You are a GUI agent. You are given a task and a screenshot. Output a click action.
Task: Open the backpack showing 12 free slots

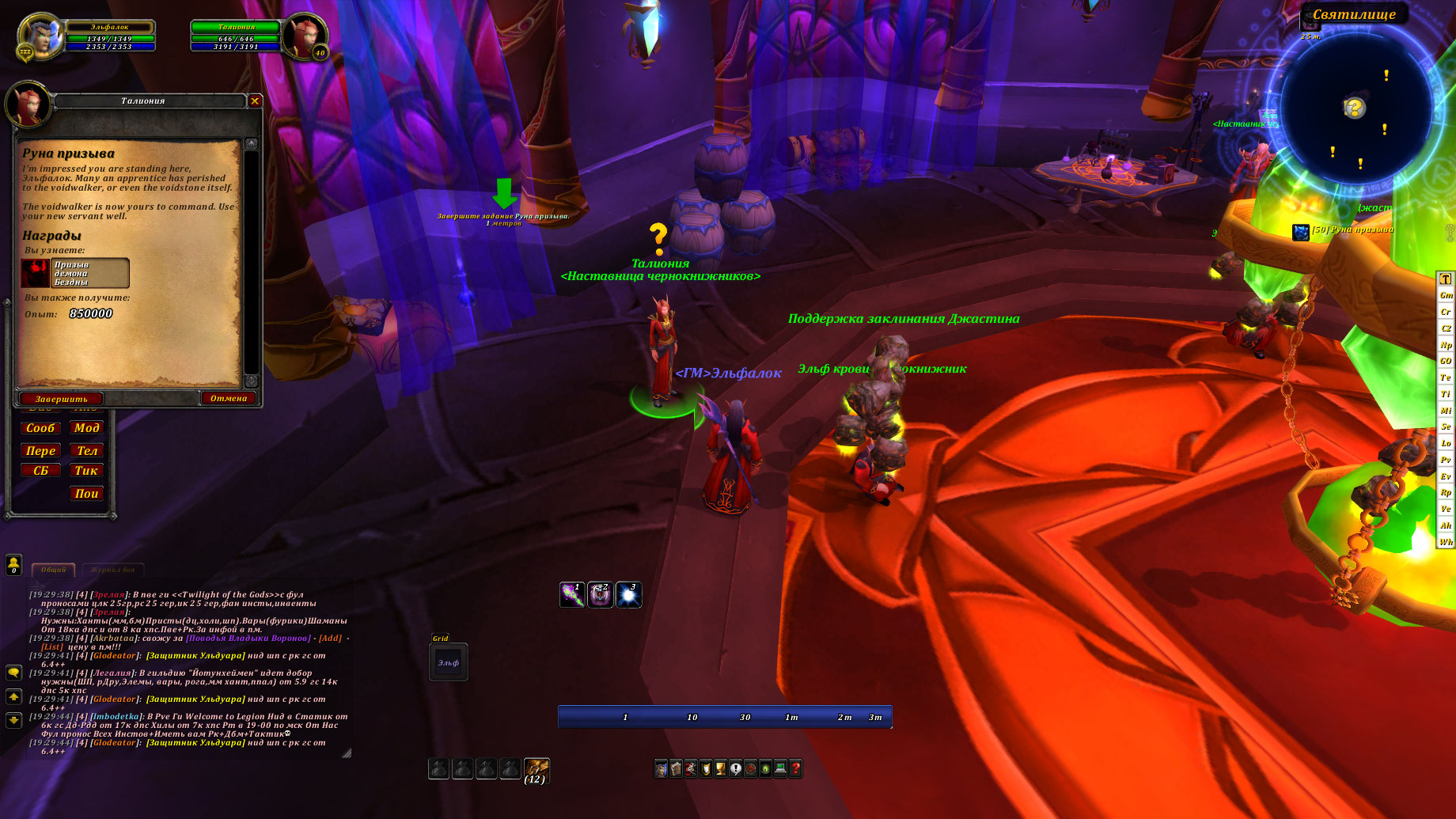[536, 769]
